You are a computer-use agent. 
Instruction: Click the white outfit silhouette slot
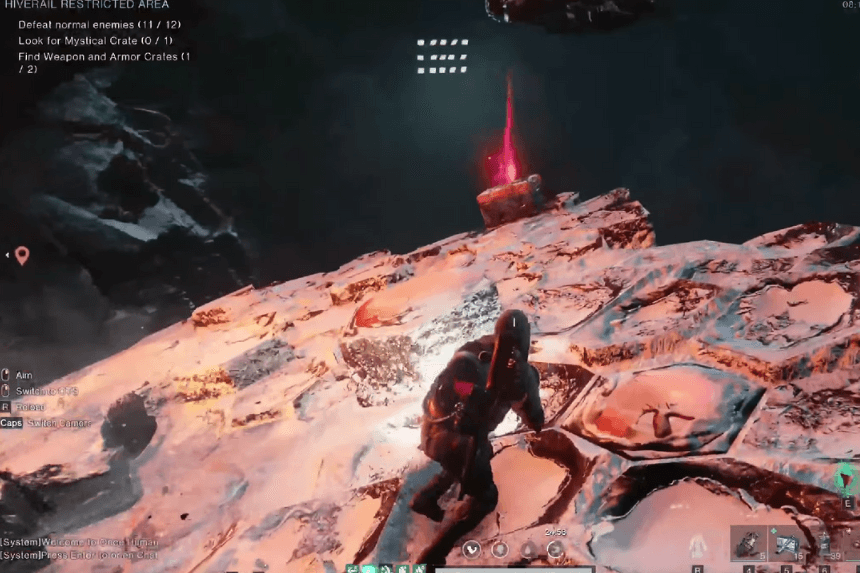(698, 545)
